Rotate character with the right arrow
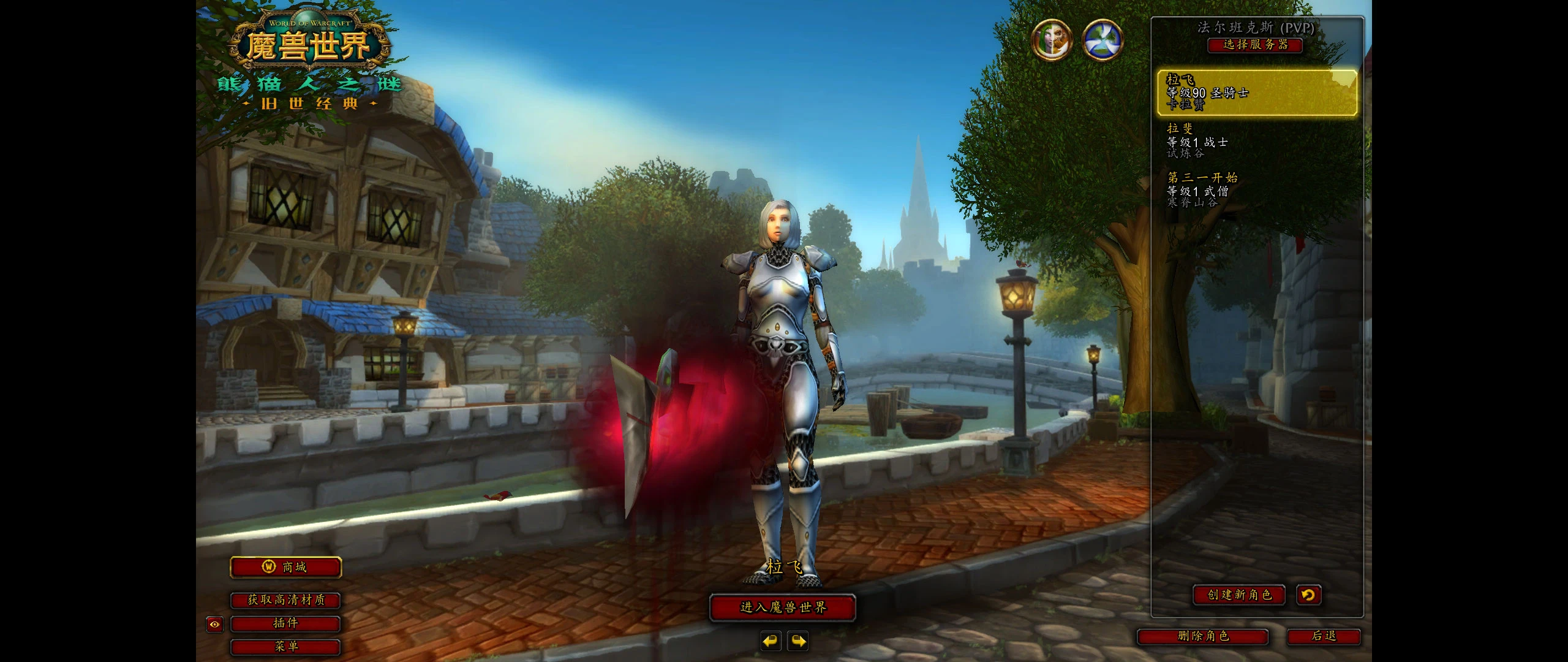The width and height of the screenshot is (1568, 662). [x=798, y=641]
